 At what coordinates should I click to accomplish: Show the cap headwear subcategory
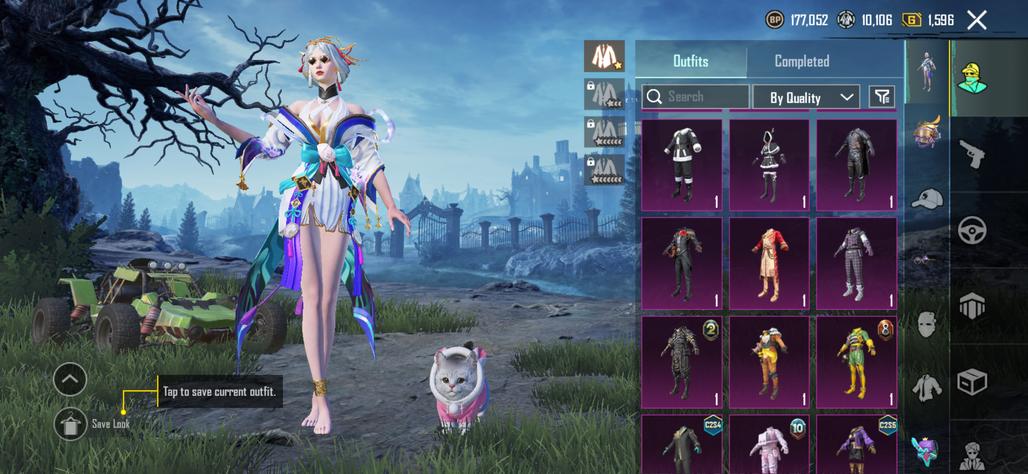coord(927,198)
